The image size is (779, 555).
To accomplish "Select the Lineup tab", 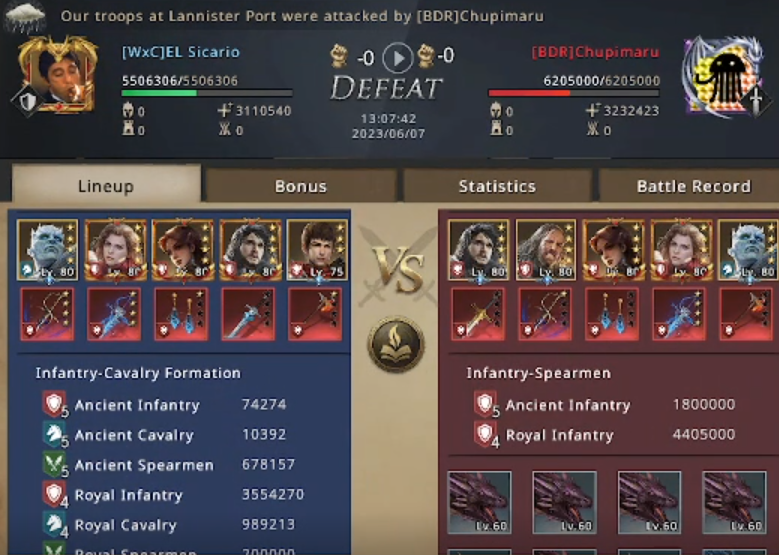I will pyautogui.click(x=105, y=186).
